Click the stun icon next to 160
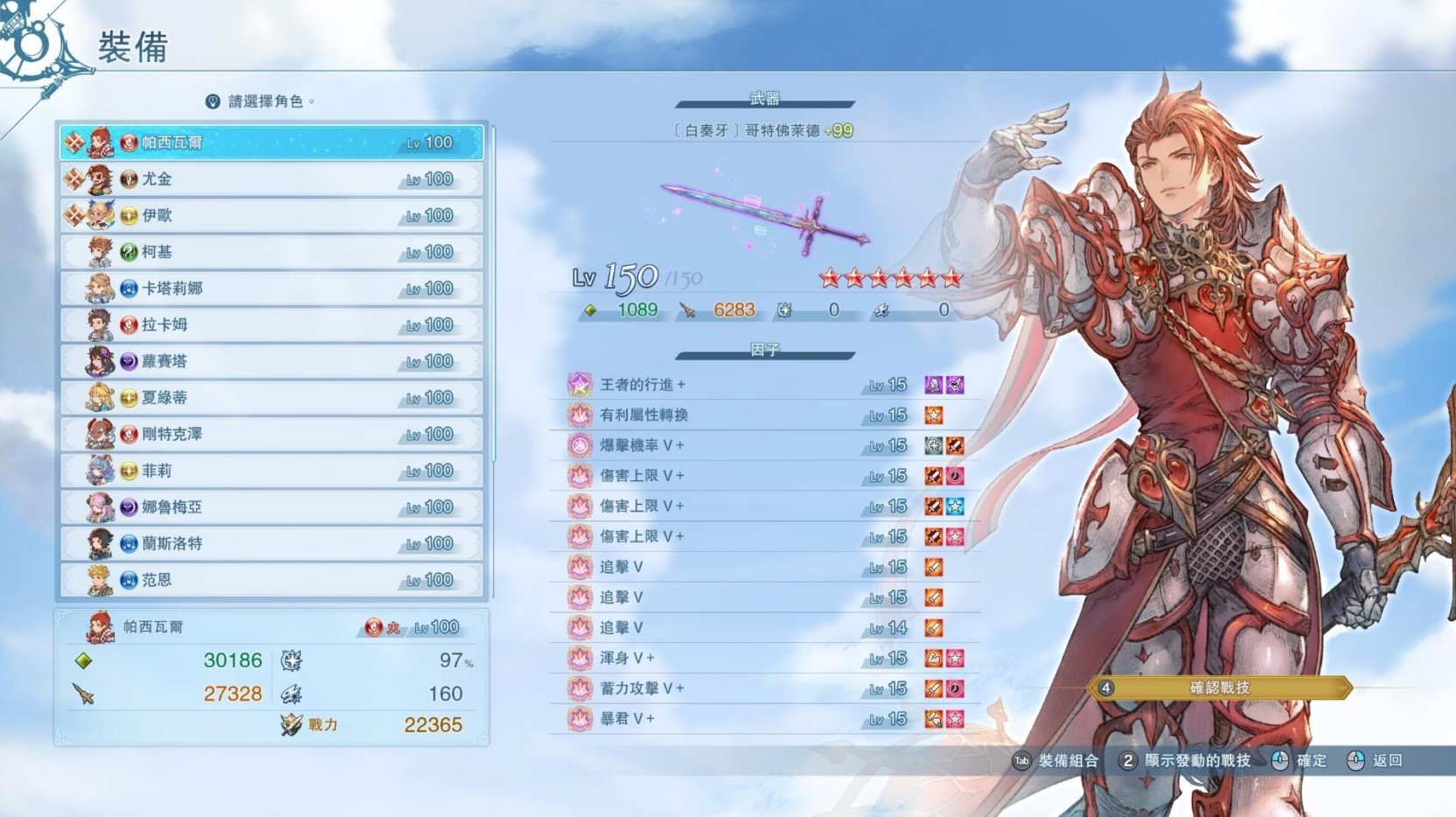 [x=289, y=694]
